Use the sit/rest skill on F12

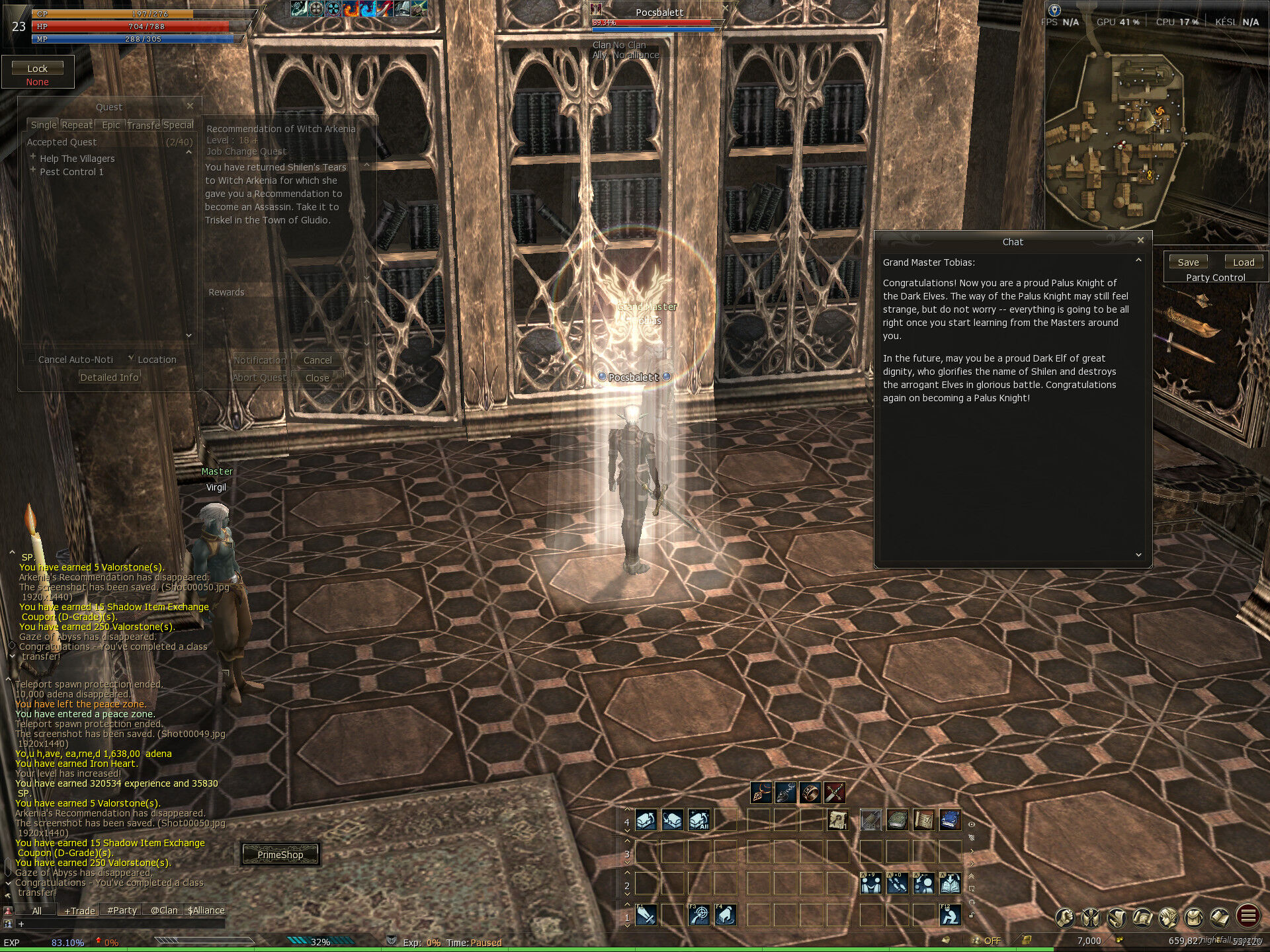pyautogui.click(x=950, y=915)
